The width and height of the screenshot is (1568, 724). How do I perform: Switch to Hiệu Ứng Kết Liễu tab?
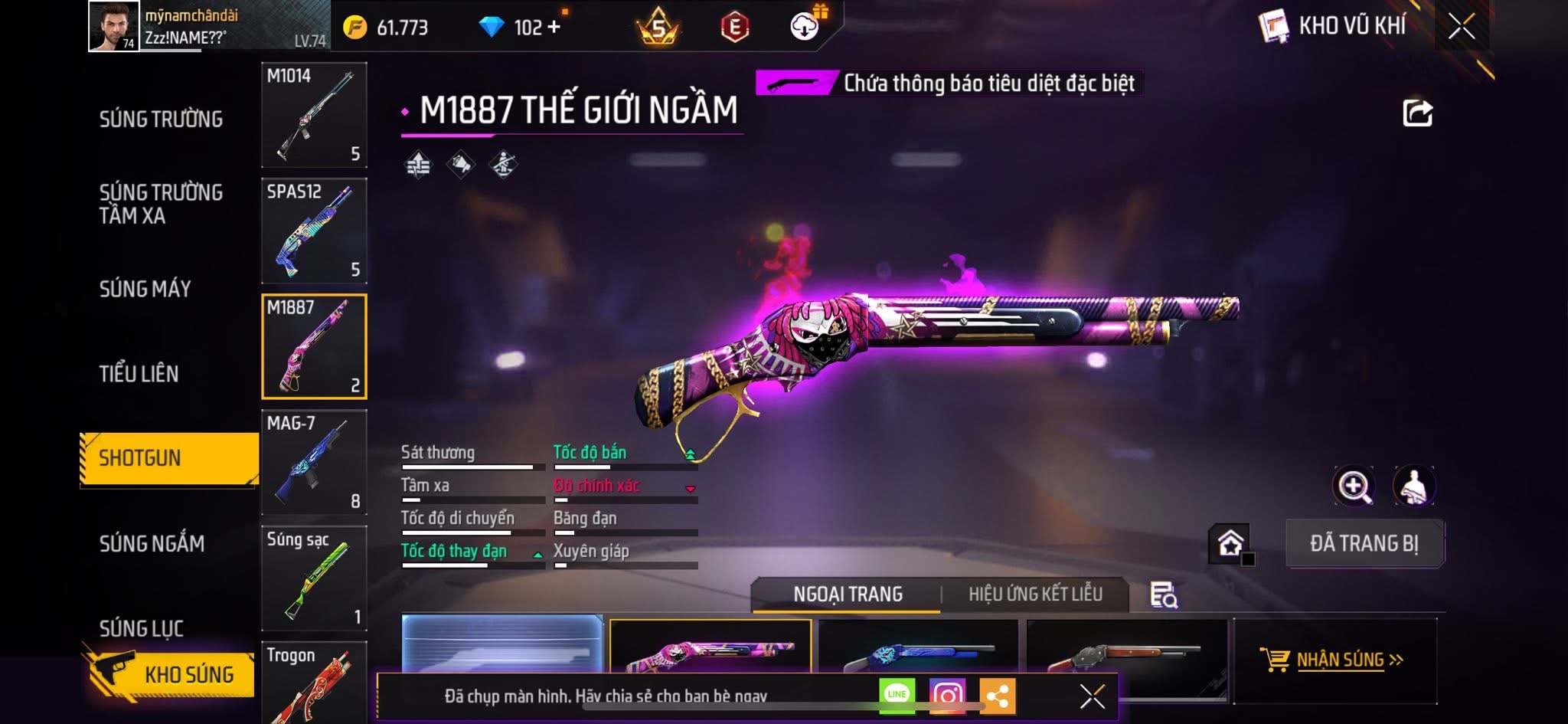point(1035,594)
